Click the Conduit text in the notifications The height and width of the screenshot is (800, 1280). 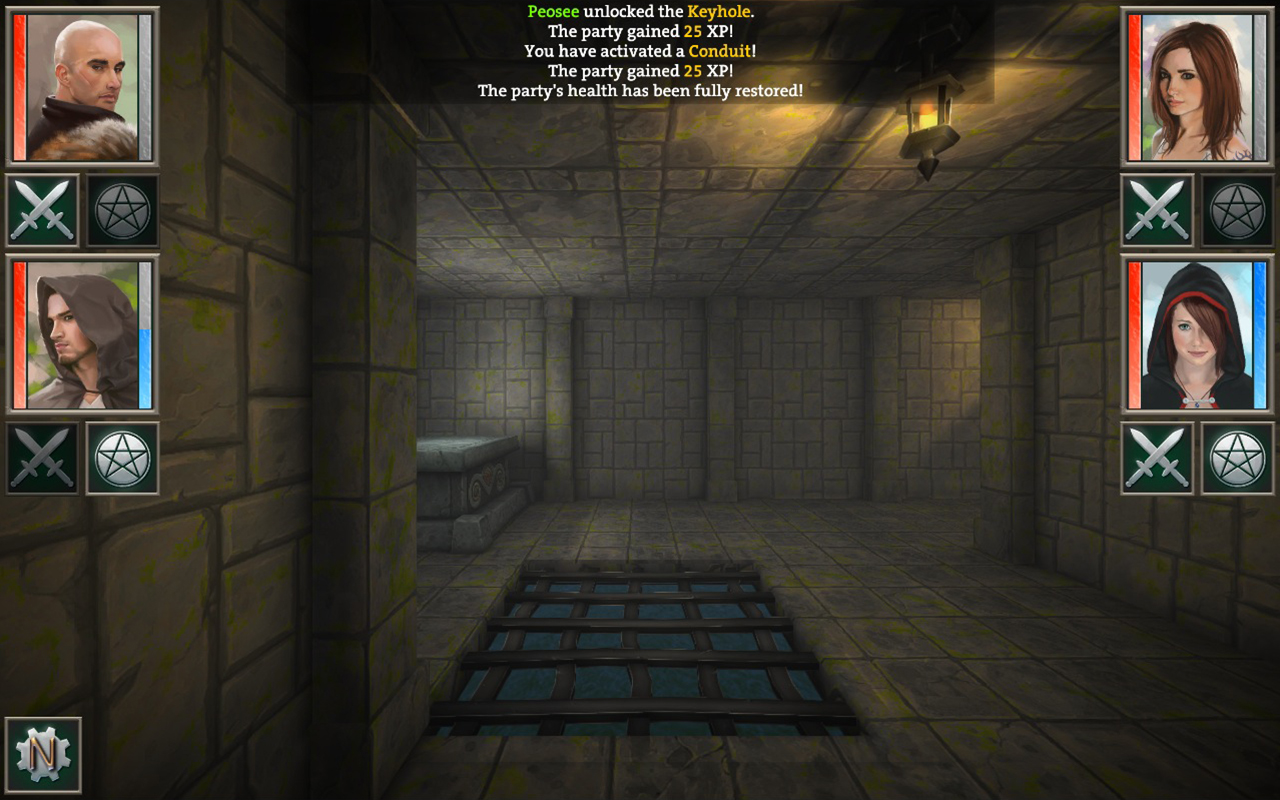719,51
